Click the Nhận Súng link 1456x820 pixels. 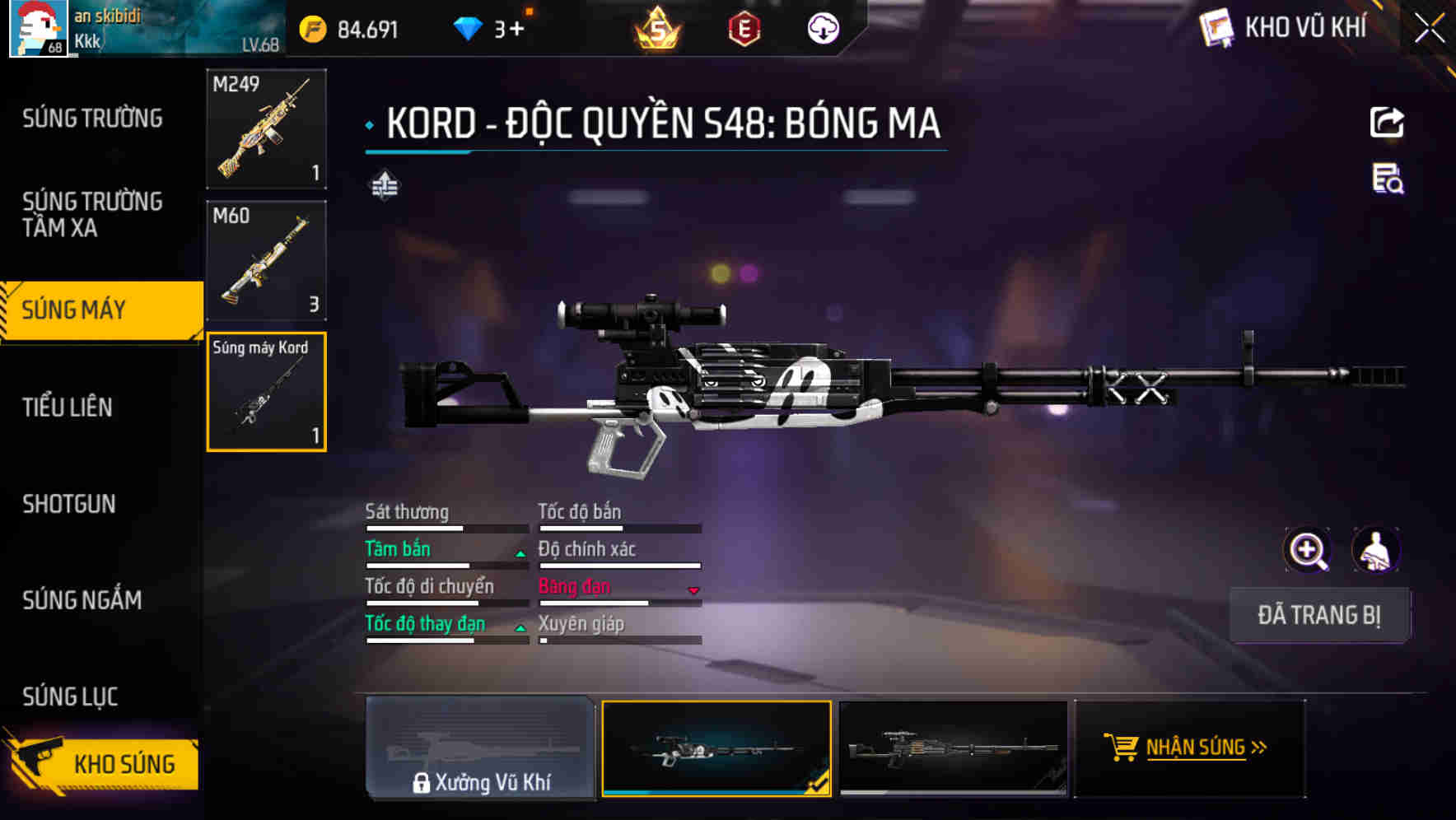point(1195,748)
